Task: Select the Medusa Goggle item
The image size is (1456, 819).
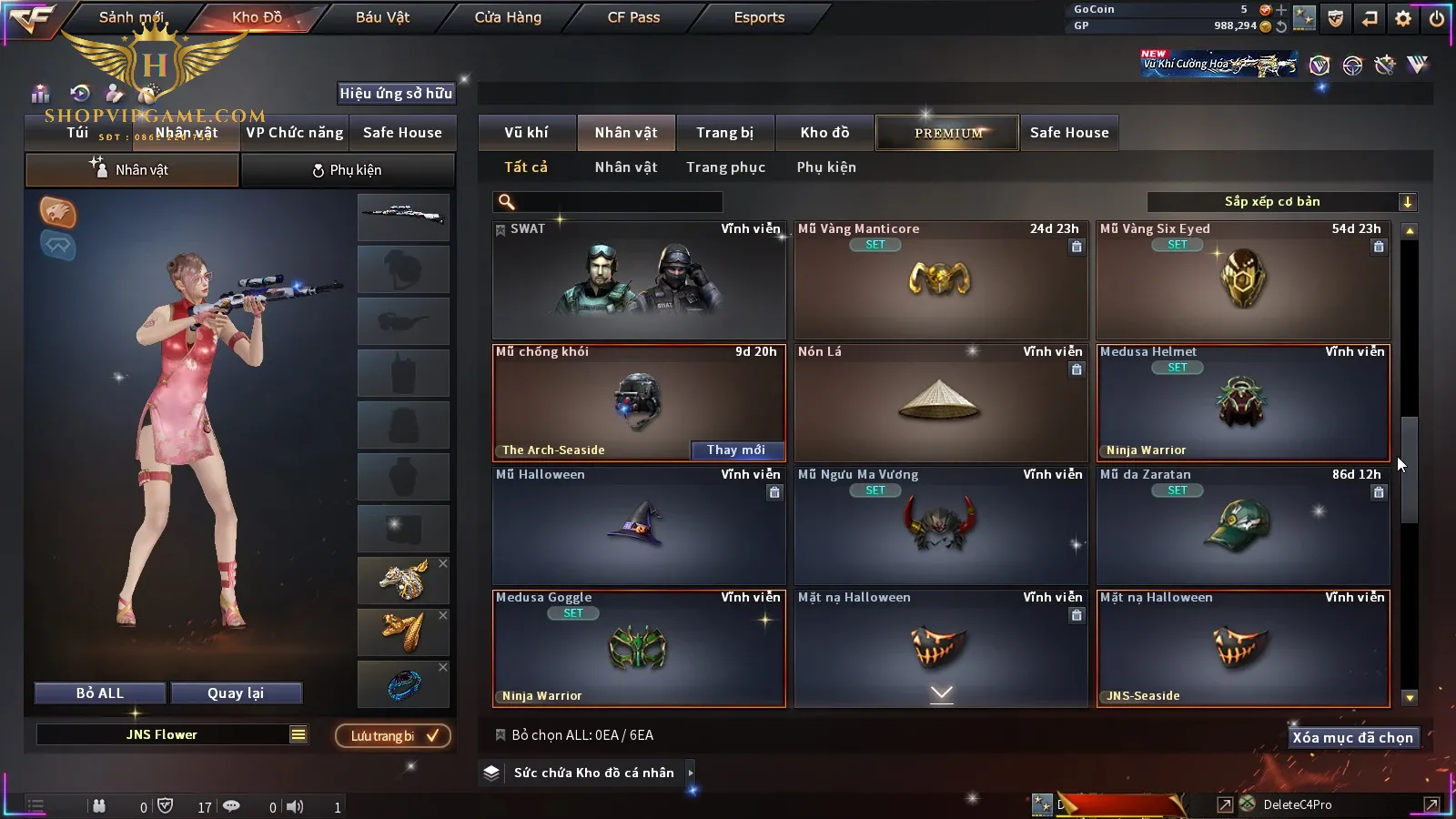Action: (x=638, y=648)
